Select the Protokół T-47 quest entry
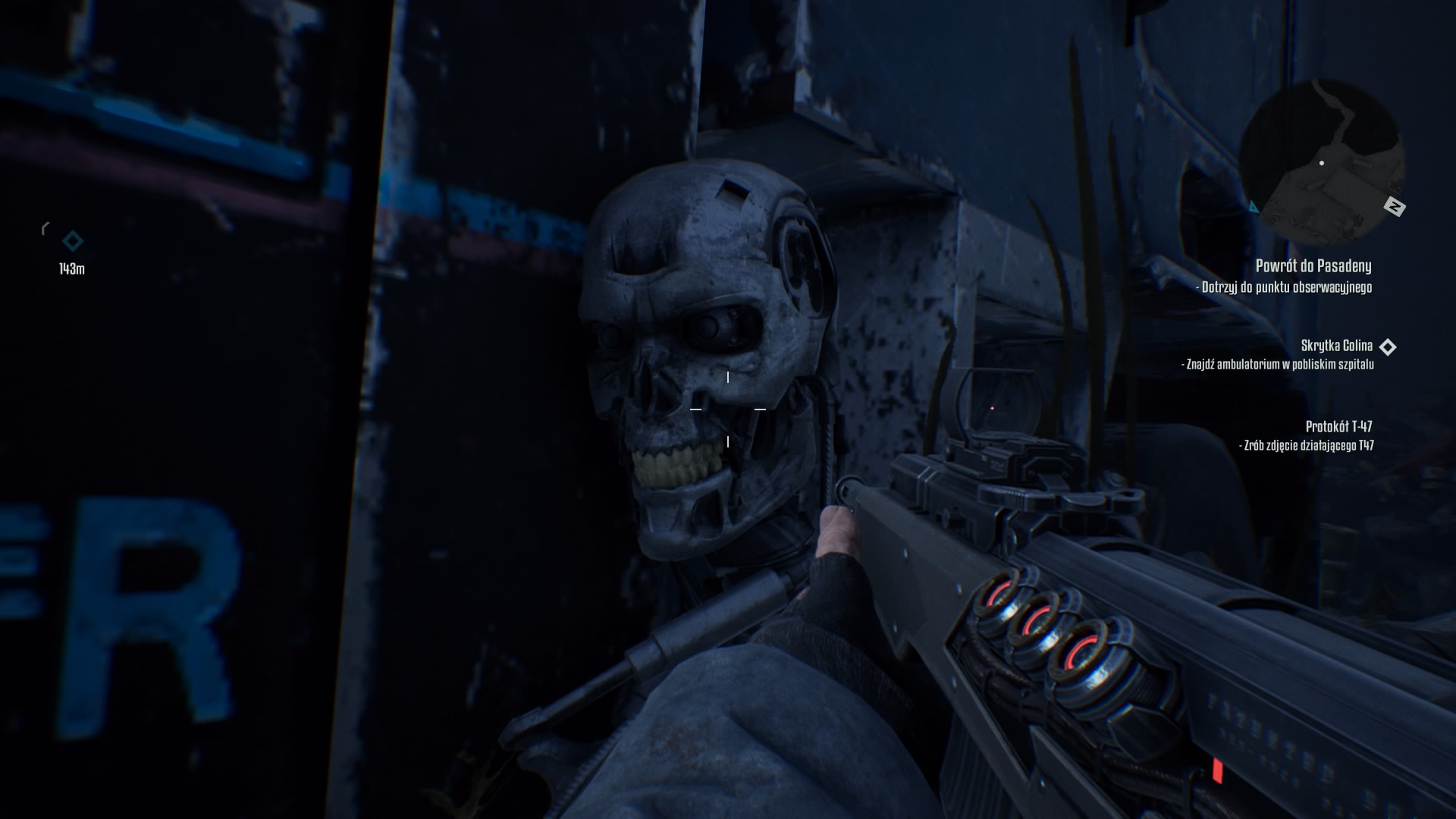1456x819 pixels. (x=1338, y=426)
